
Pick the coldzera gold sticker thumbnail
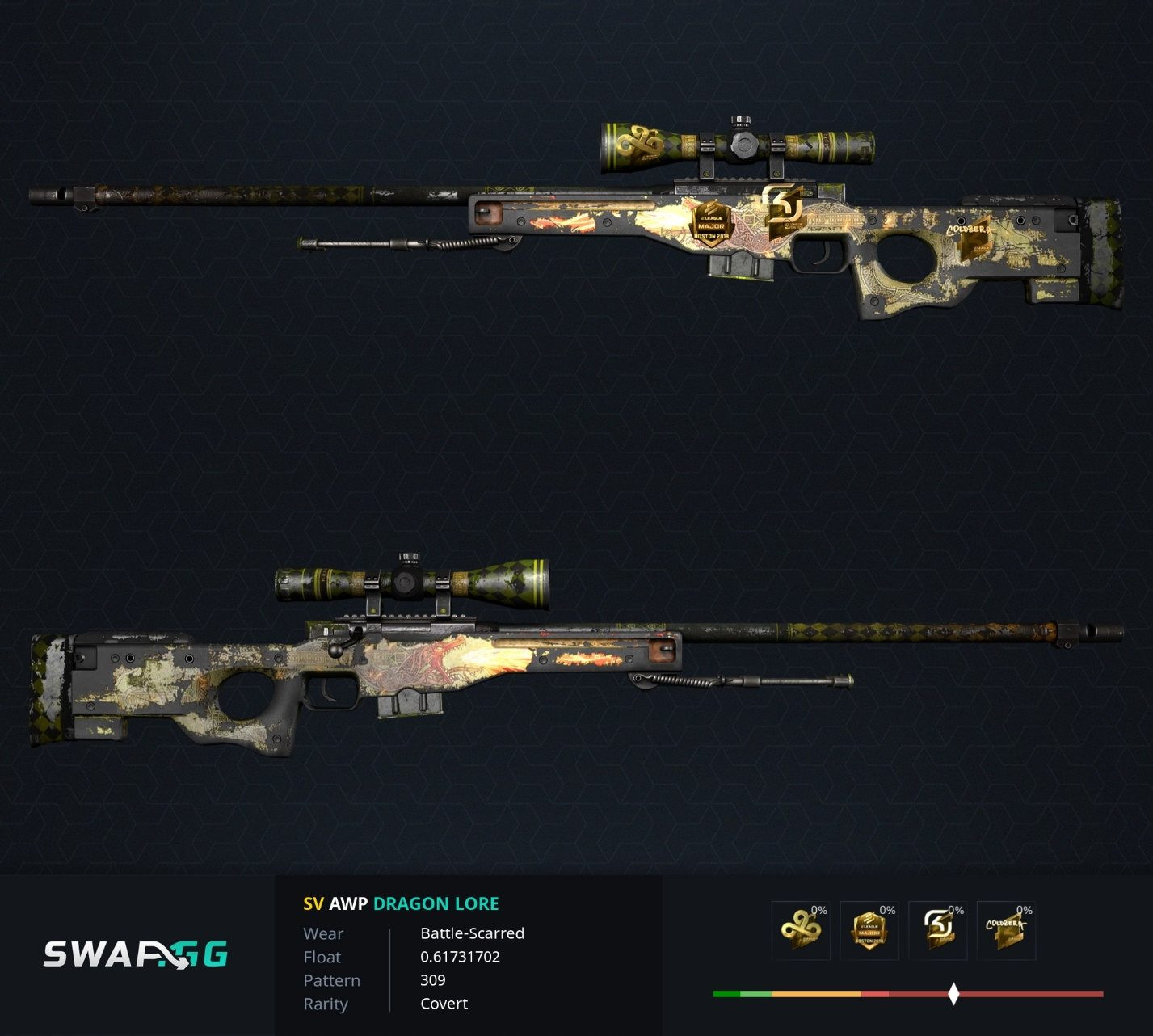[x=1006, y=931]
